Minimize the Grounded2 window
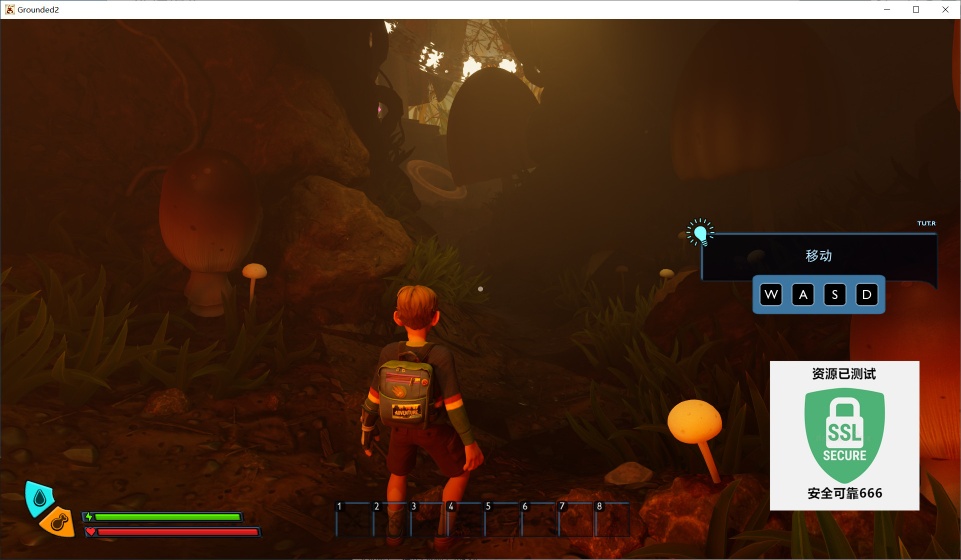This screenshot has height=560, width=961. (x=885, y=9)
